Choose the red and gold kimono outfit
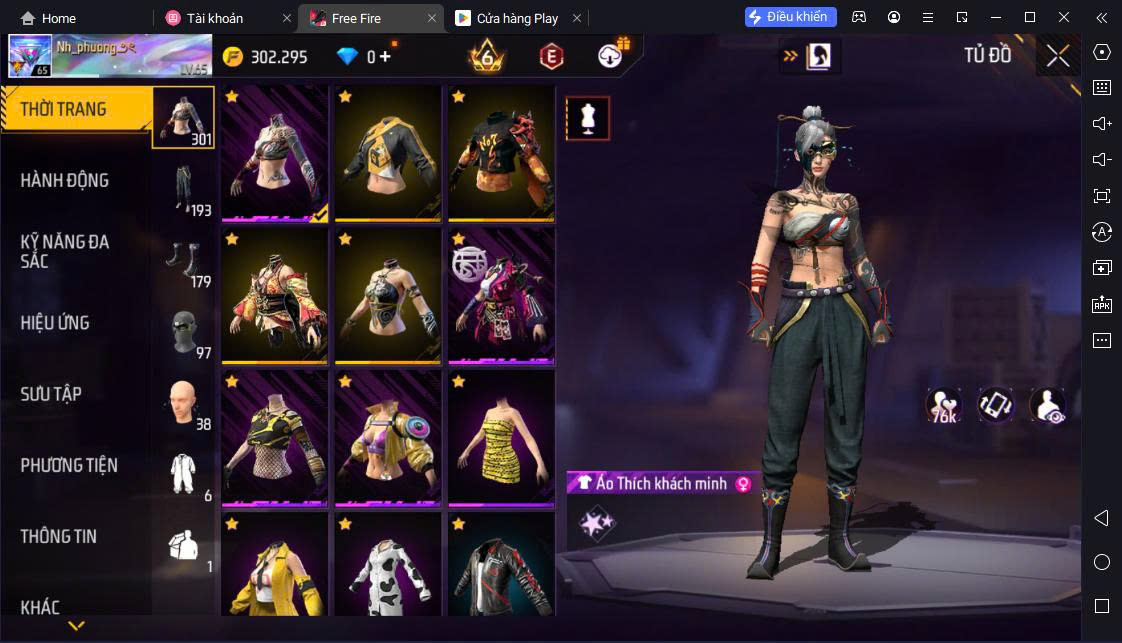The height and width of the screenshot is (643, 1122). coord(275,295)
